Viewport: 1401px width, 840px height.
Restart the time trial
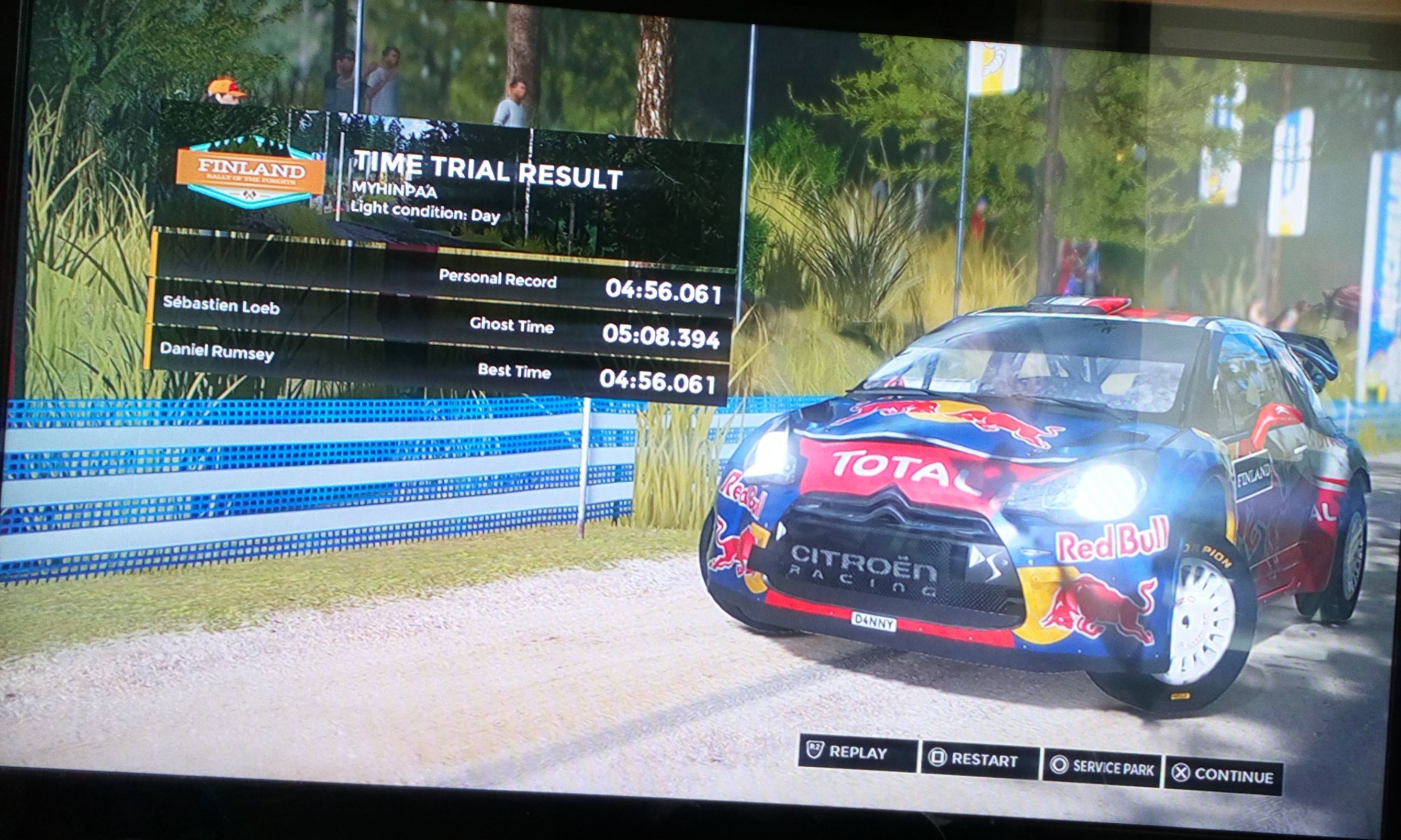click(x=980, y=759)
